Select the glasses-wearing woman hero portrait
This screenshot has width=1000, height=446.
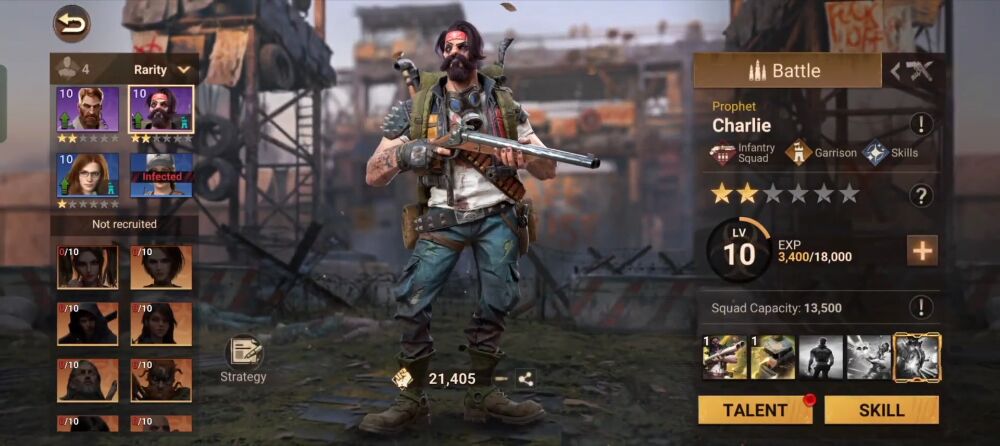[88, 175]
